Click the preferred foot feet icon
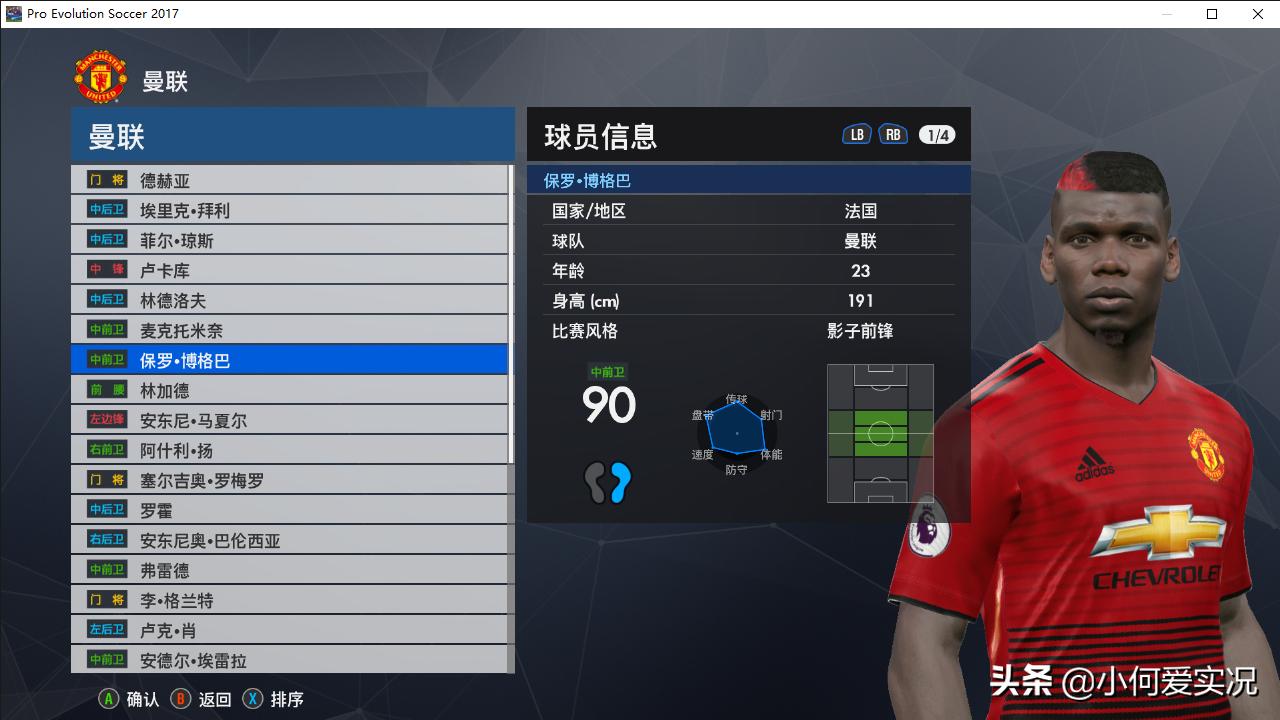This screenshot has height=720, width=1280. [x=608, y=482]
